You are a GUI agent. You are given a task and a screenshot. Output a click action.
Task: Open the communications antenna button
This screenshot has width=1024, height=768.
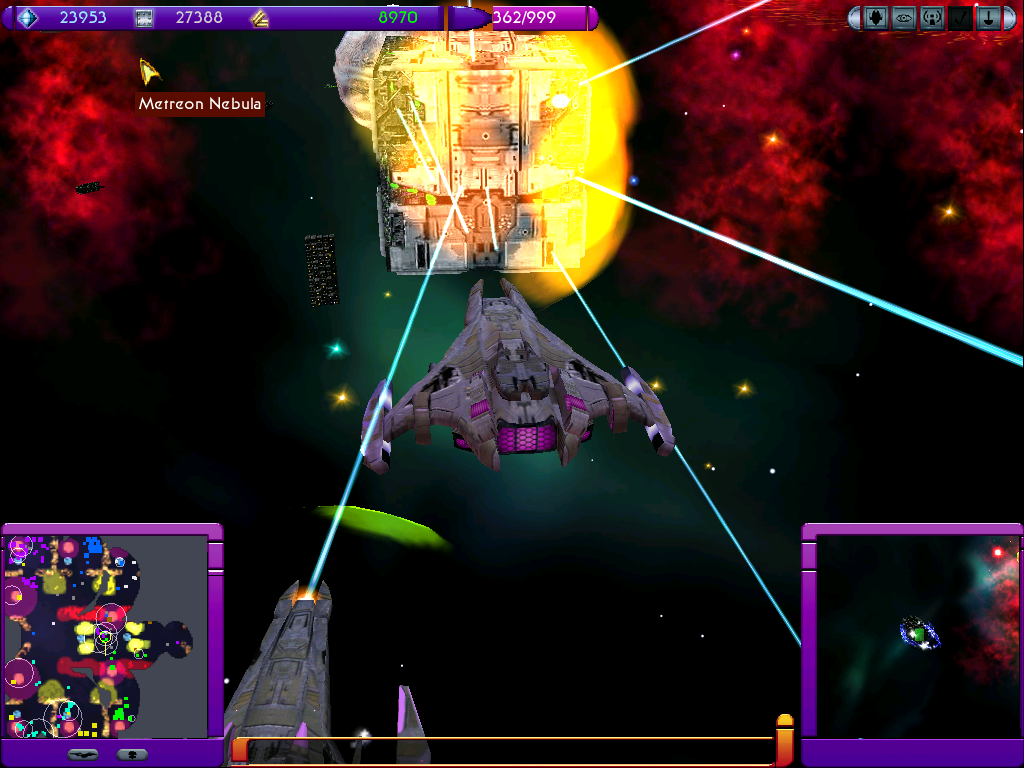coord(932,18)
